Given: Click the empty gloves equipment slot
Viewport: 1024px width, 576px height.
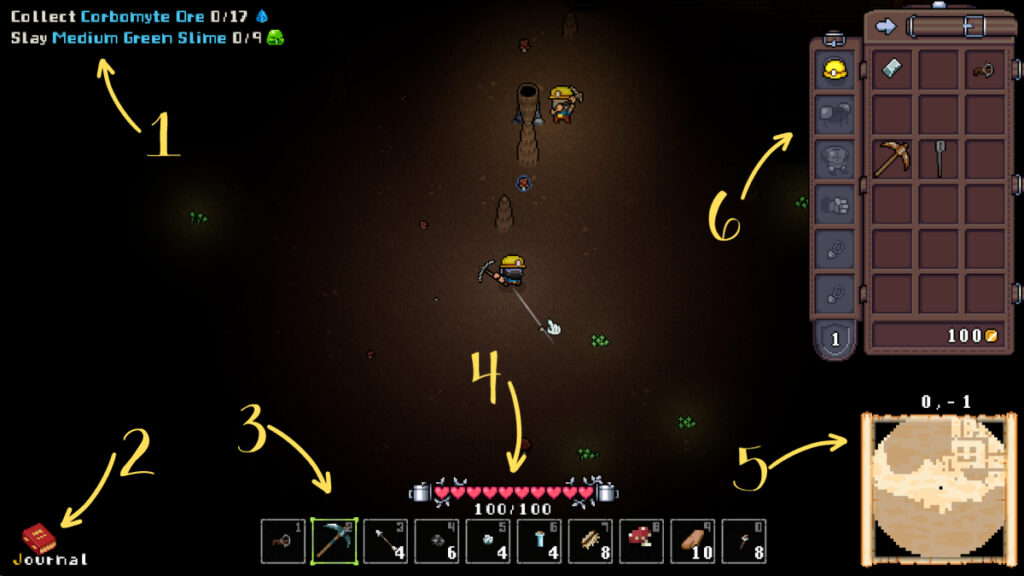Looking at the screenshot, I should (834, 205).
